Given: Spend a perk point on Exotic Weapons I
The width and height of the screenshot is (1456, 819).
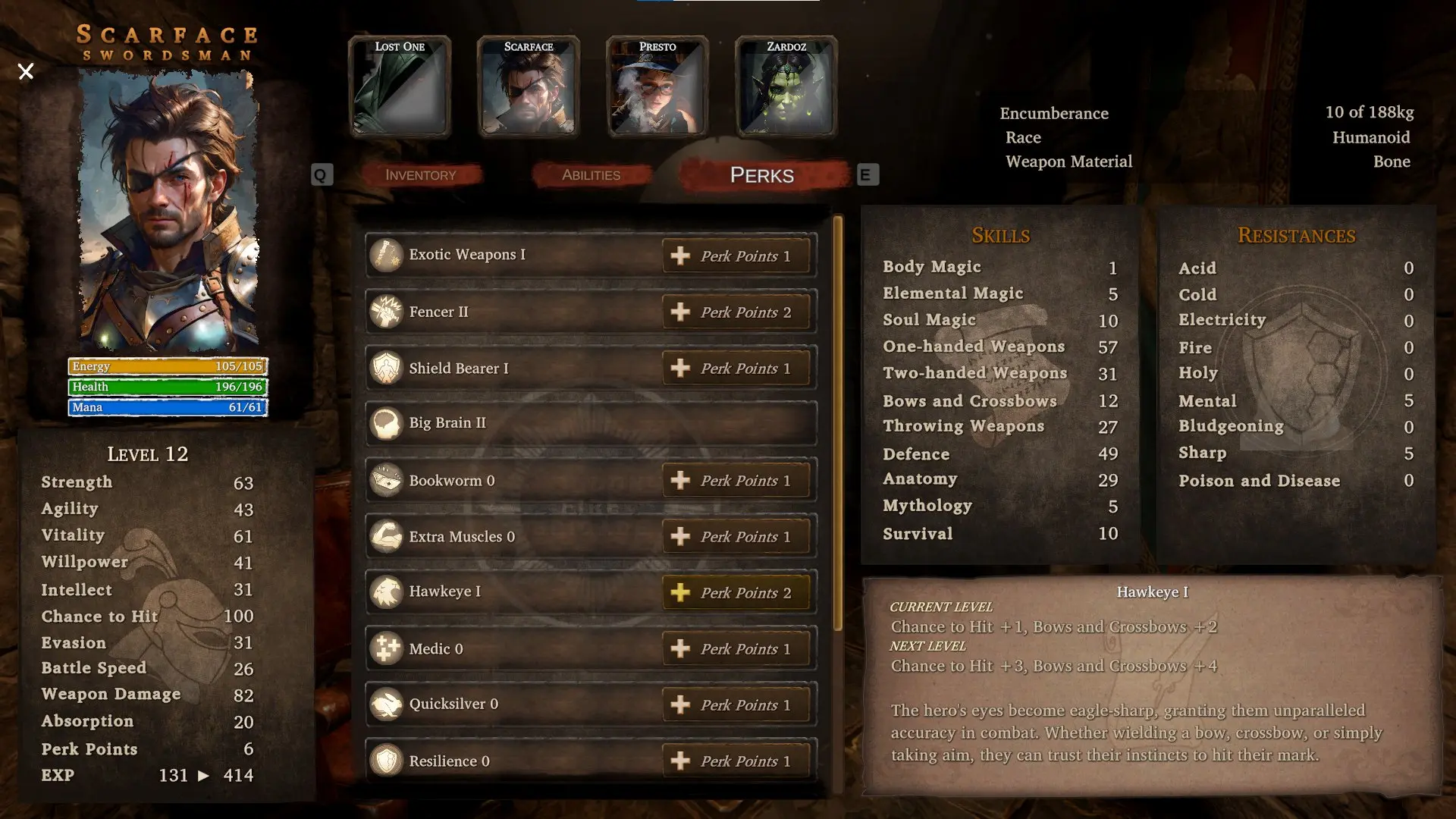Looking at the screenshot, I should click(736, 256).
